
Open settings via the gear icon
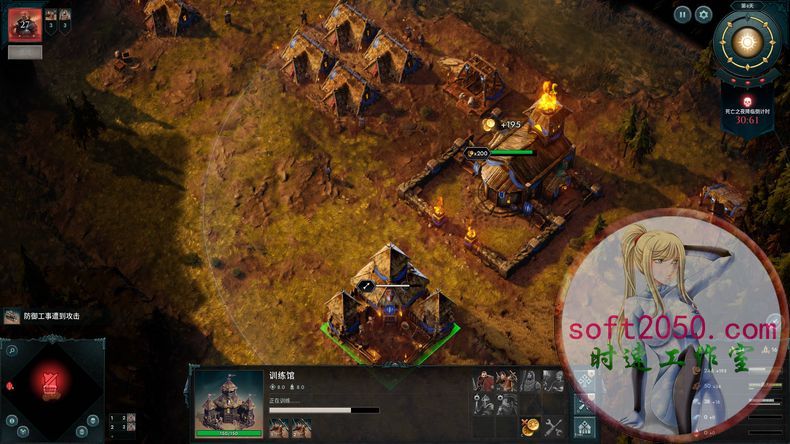[704, 14]
